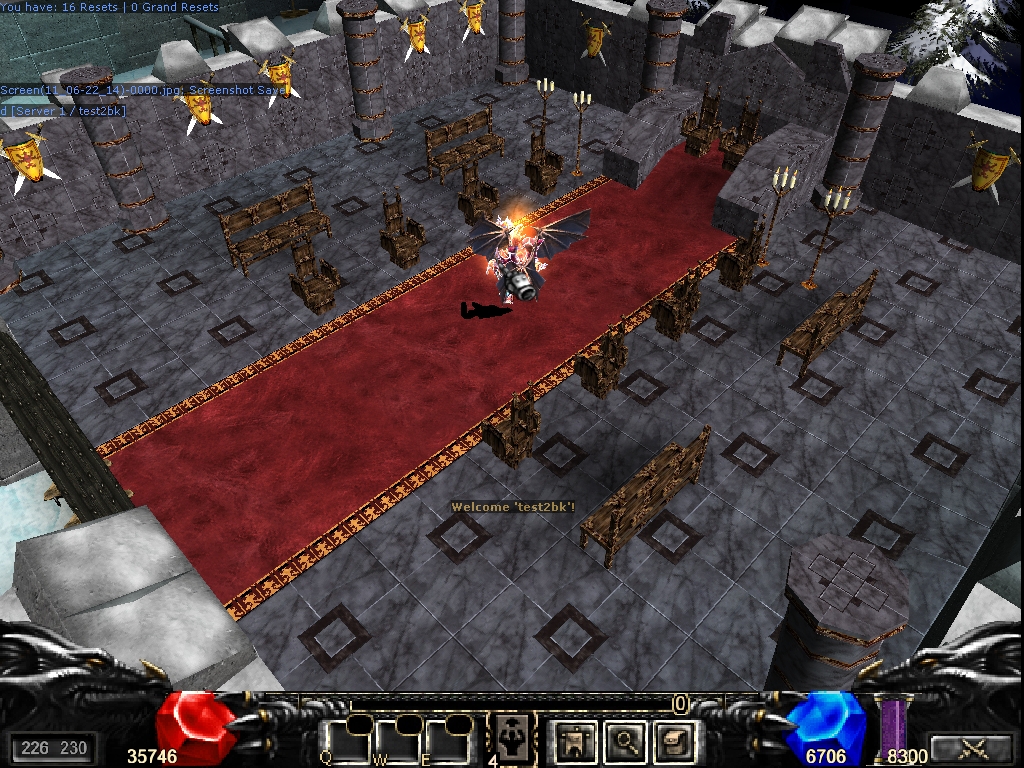This screenshot has width=1024, height=768.
Task: Select the E hotkey item slot
Action: [446, 741]
